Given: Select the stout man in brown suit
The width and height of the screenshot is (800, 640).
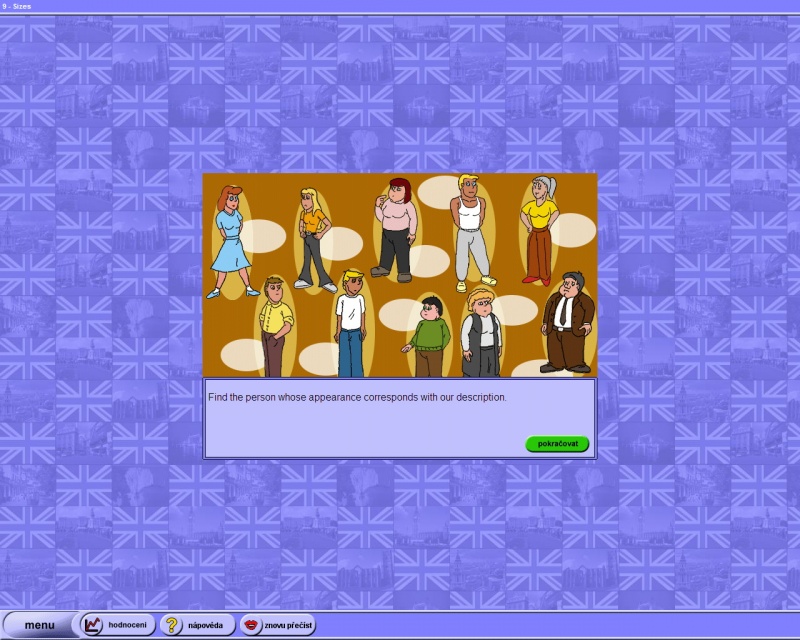Looking at the screenshot, I should pyautogui.click(x=568, y=322).
